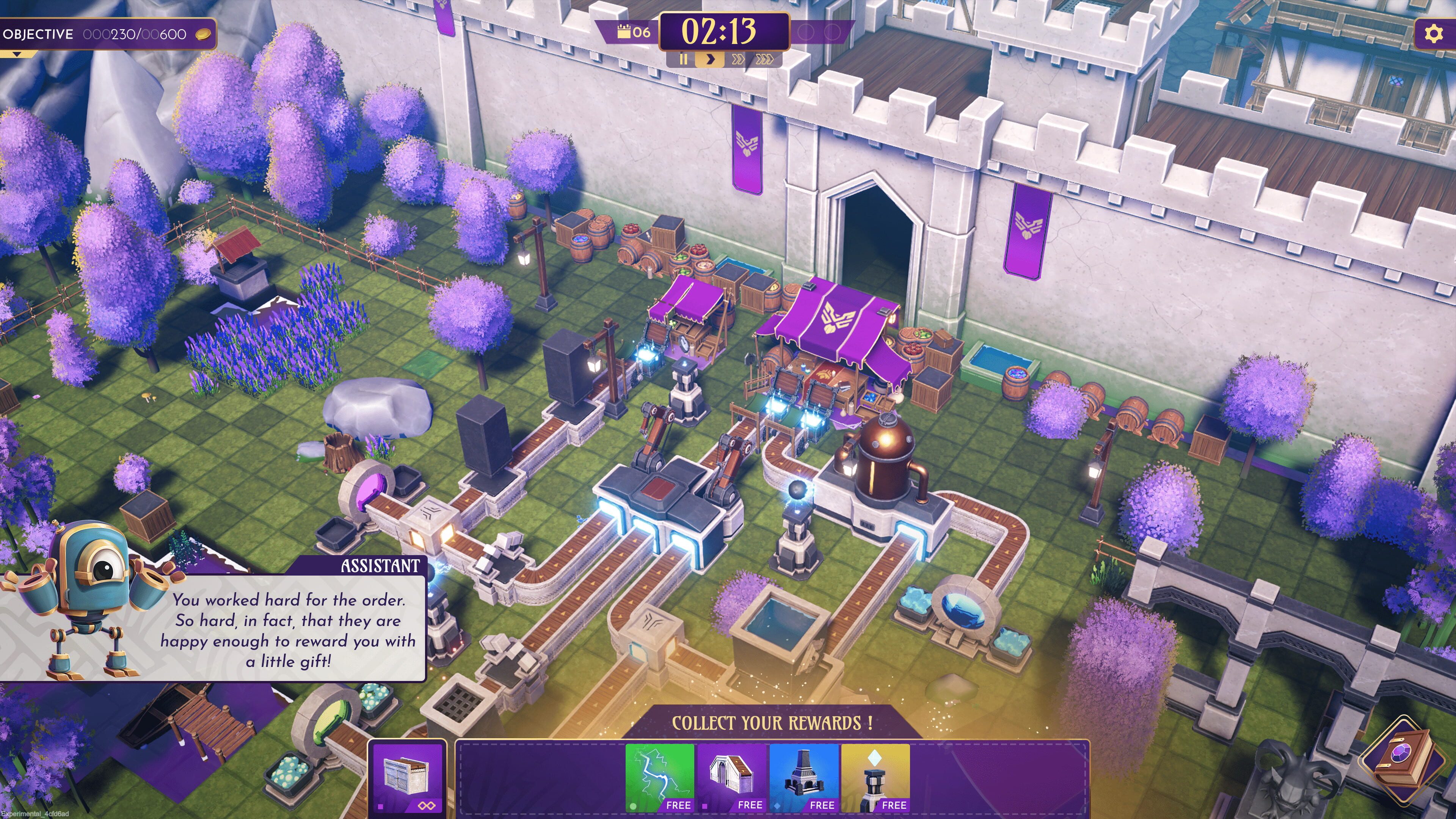This screenshot has width=1456, height=819.
Task: Activate triple-arrow fastest speed
Action: click(764, 60)
